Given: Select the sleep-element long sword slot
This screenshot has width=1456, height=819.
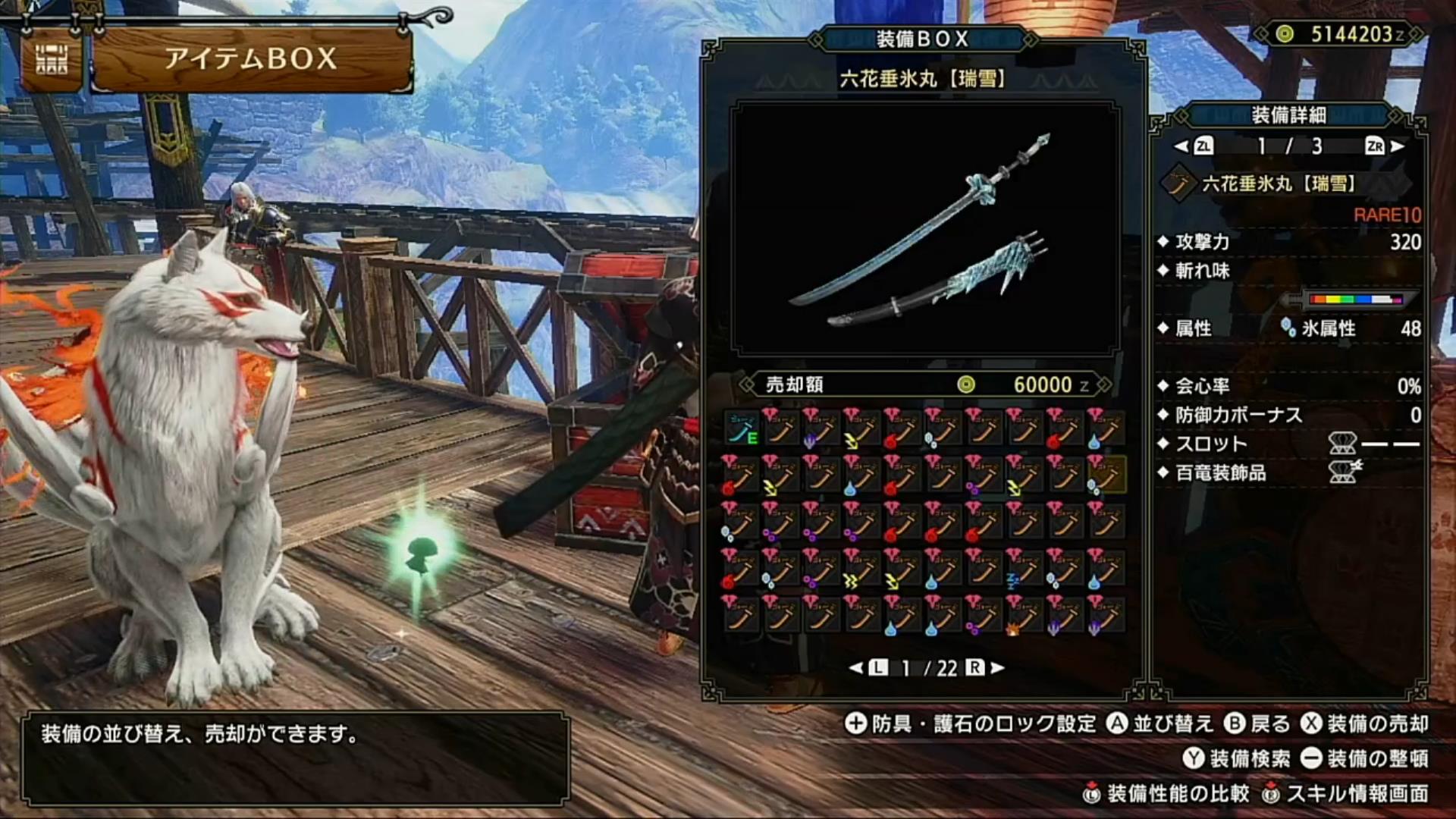Looking at the screenshot, I should [1023, 569].
